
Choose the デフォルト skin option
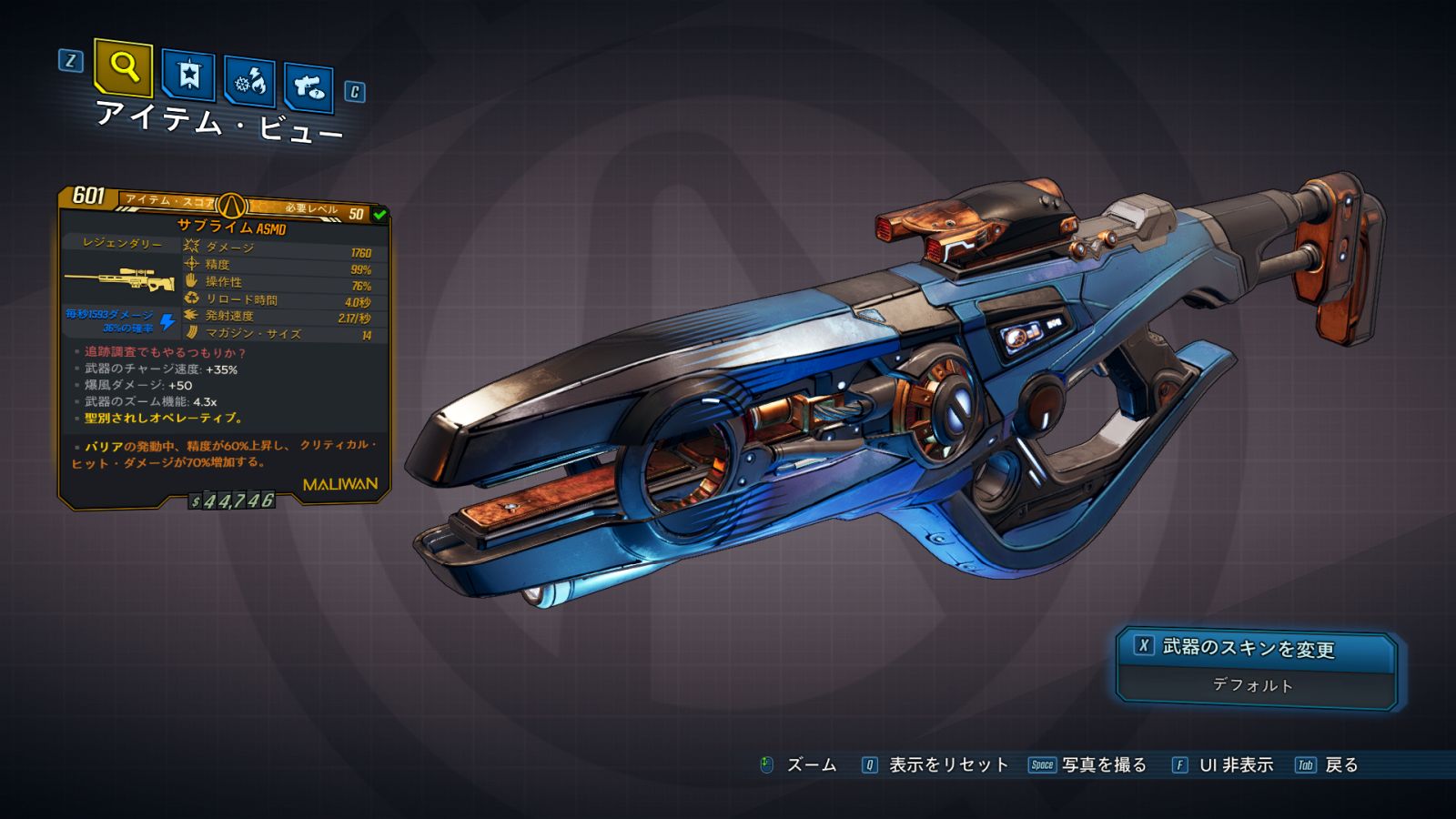click(x=1253, y=685)
